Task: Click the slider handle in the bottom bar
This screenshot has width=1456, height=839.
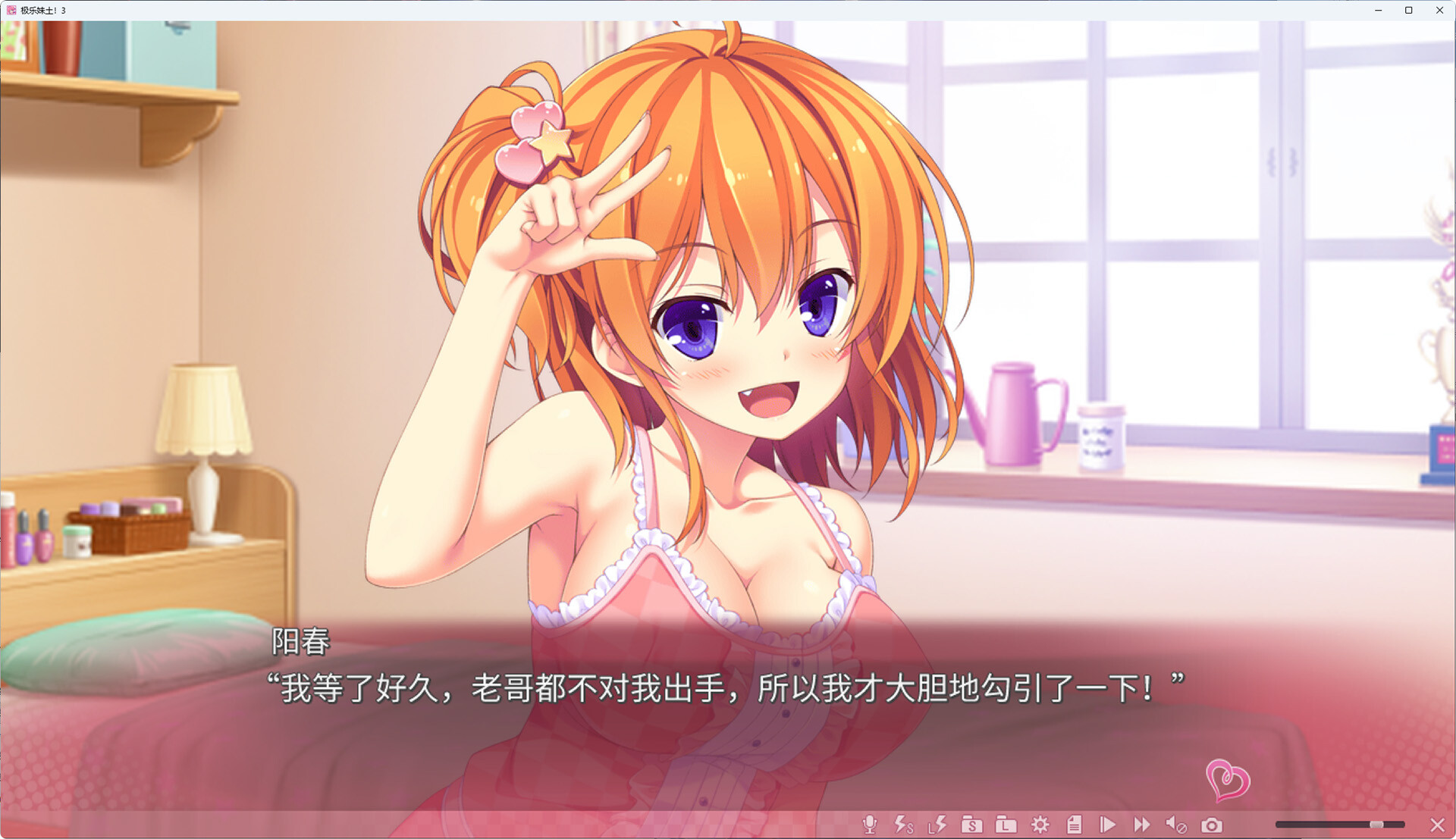Action: point(1376,825)
